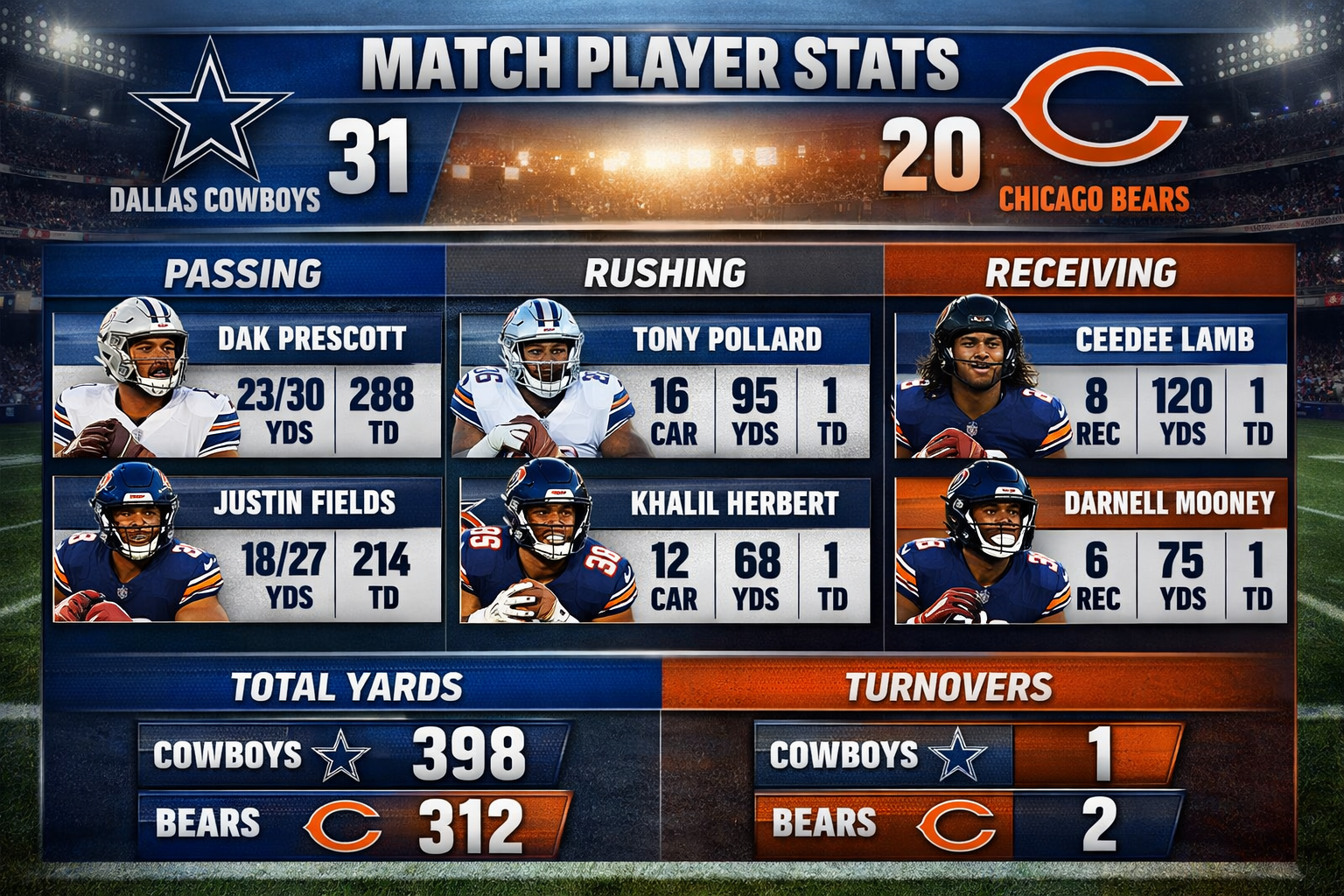Switch to the Passing category header
Image resolution: width=1344 pixels, height=896 pixels.
(x=243, y=274)
